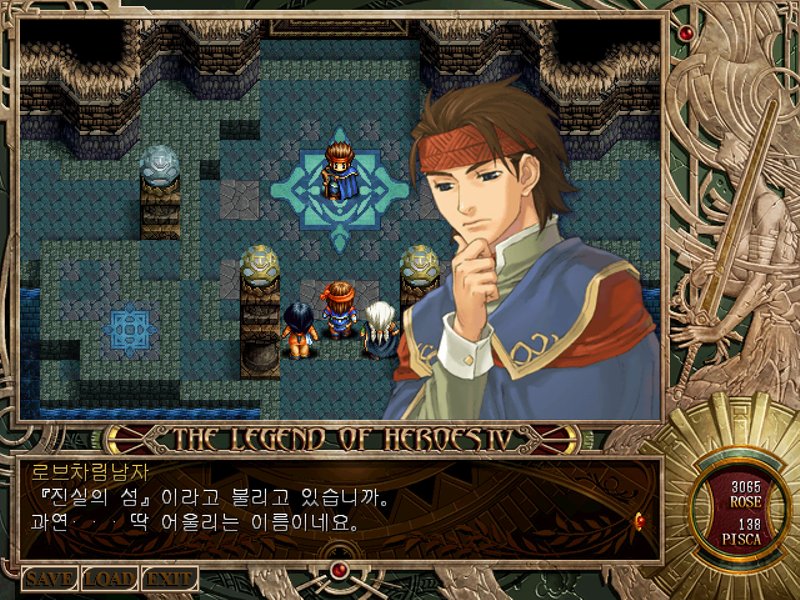Exit the game with EXIT button
This screenshot has width=800, height=600.
[169, 579]
